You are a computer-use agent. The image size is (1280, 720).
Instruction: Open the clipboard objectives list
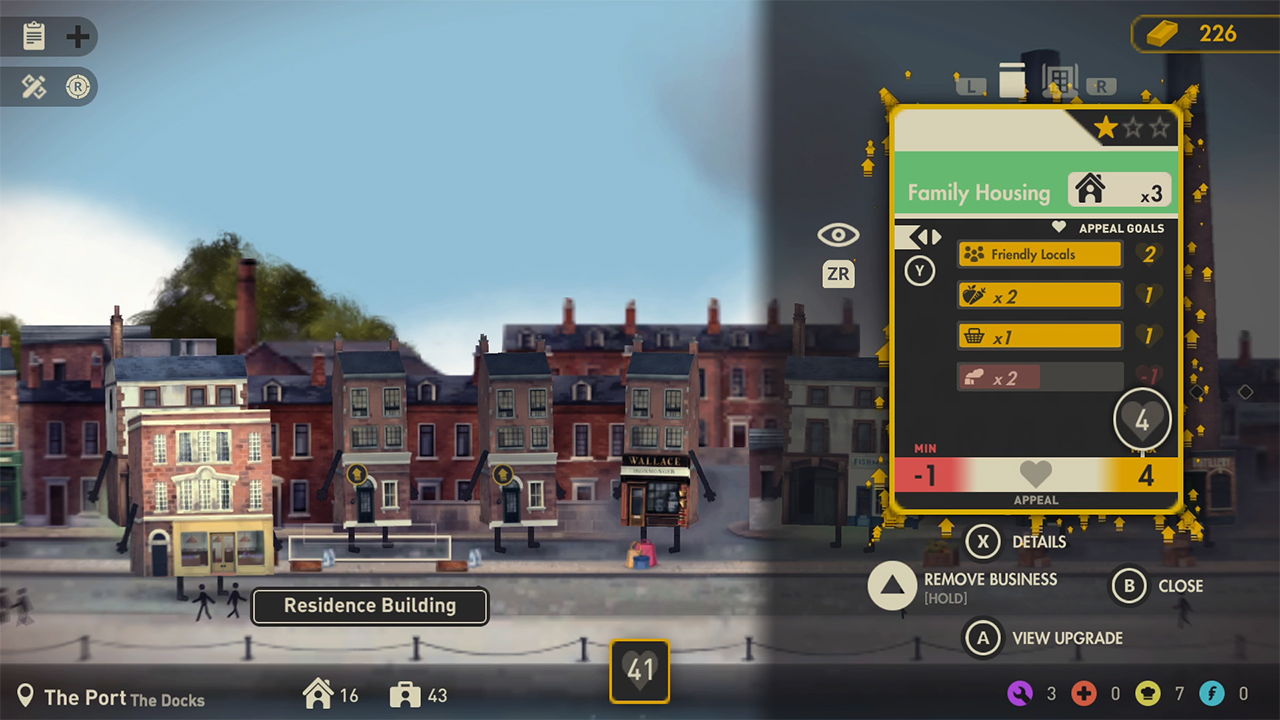point(34,37)
